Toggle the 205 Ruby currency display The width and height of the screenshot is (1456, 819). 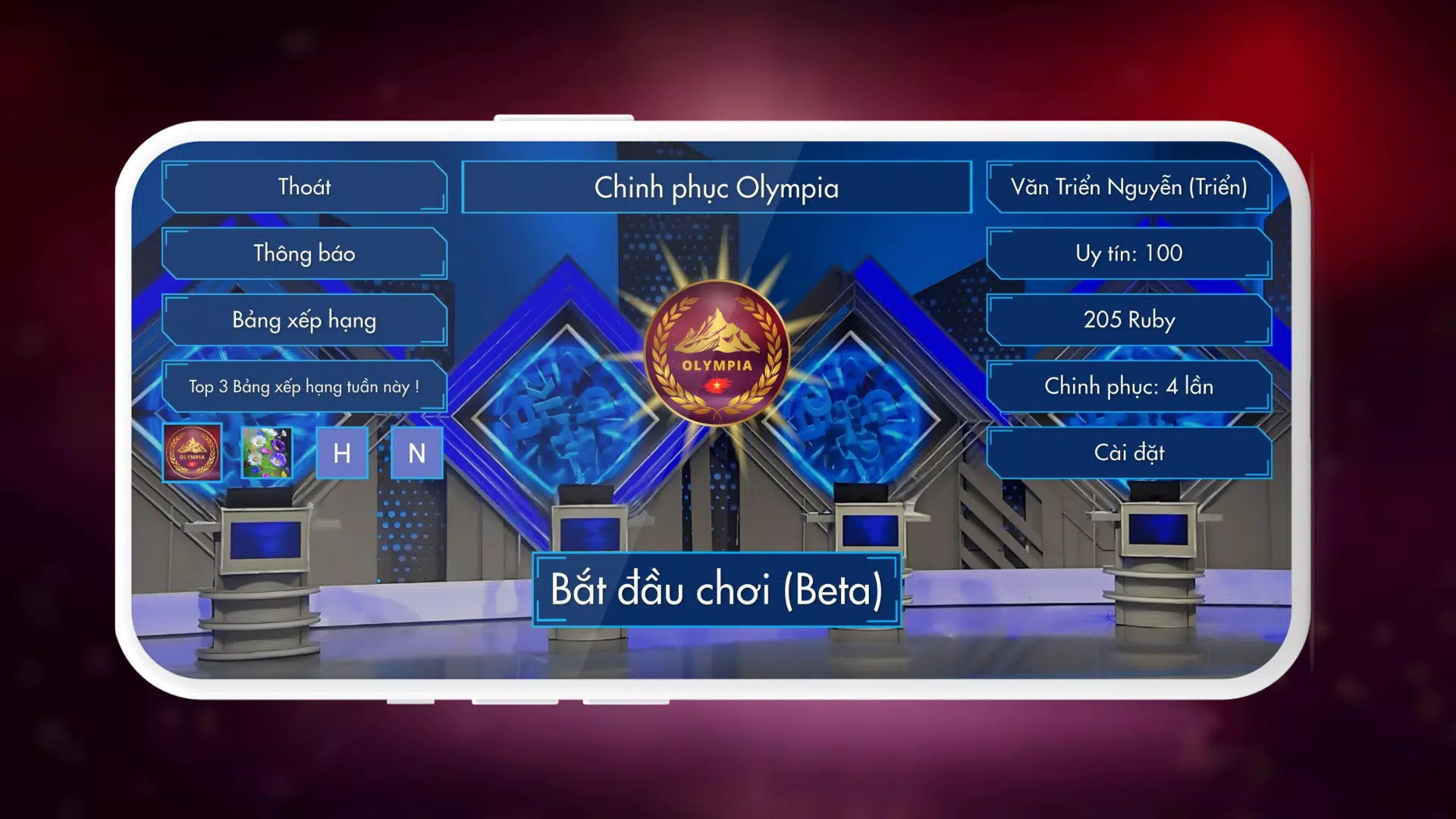tap(1131, 320)
